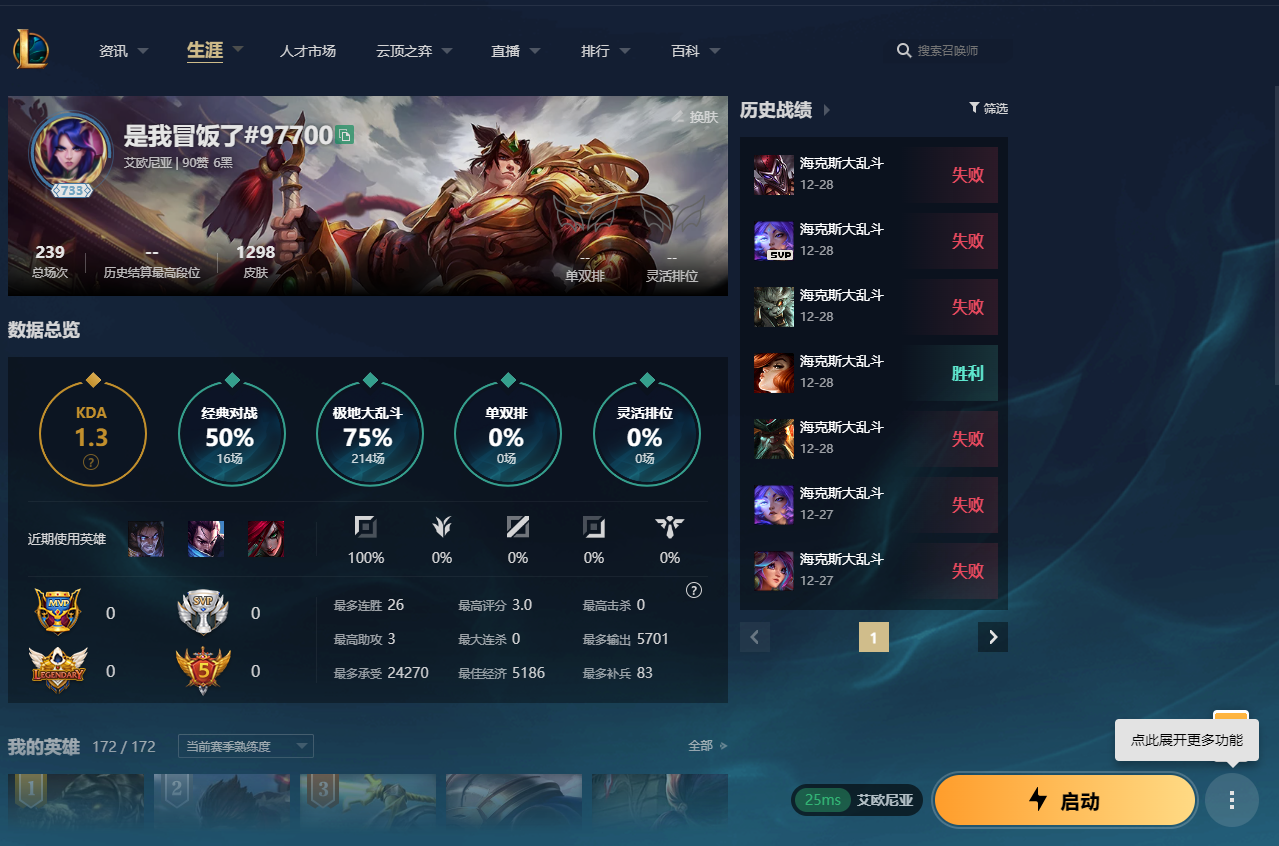Image resolution: width=1279 pixels, height=846 pixels.
Task: Open the 当前赛季熟练度 dropdown
Action: tap(245, 746)
